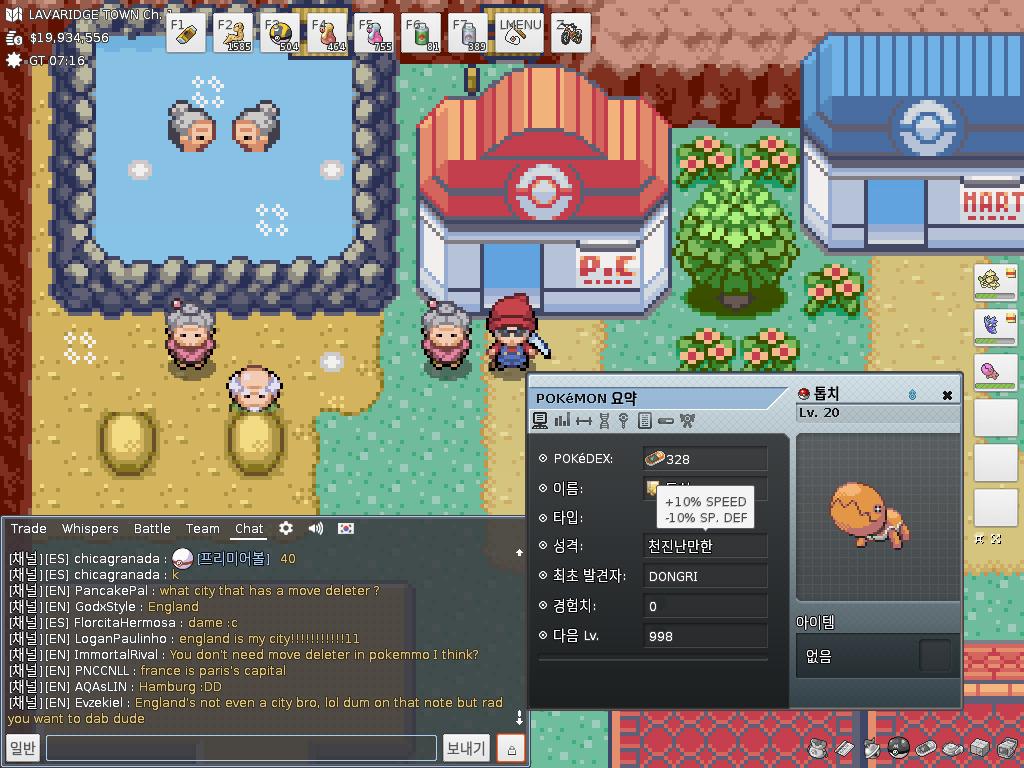Viewport: 1024px width, 768px height.
Task: Open the Whispers chat tab
Action: coord(90,528)
